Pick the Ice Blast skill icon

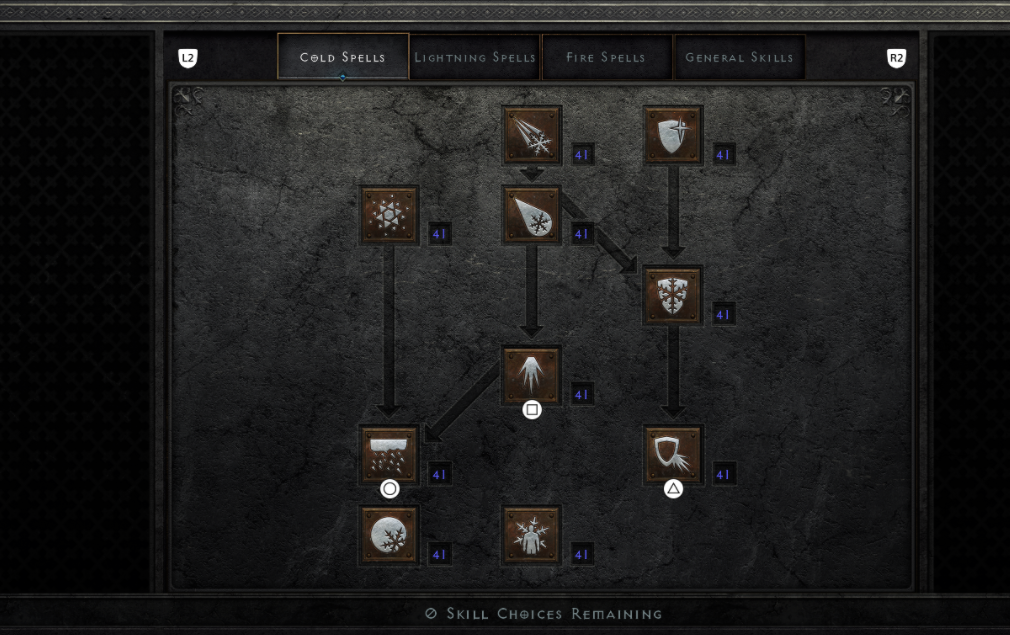point(532,215)
